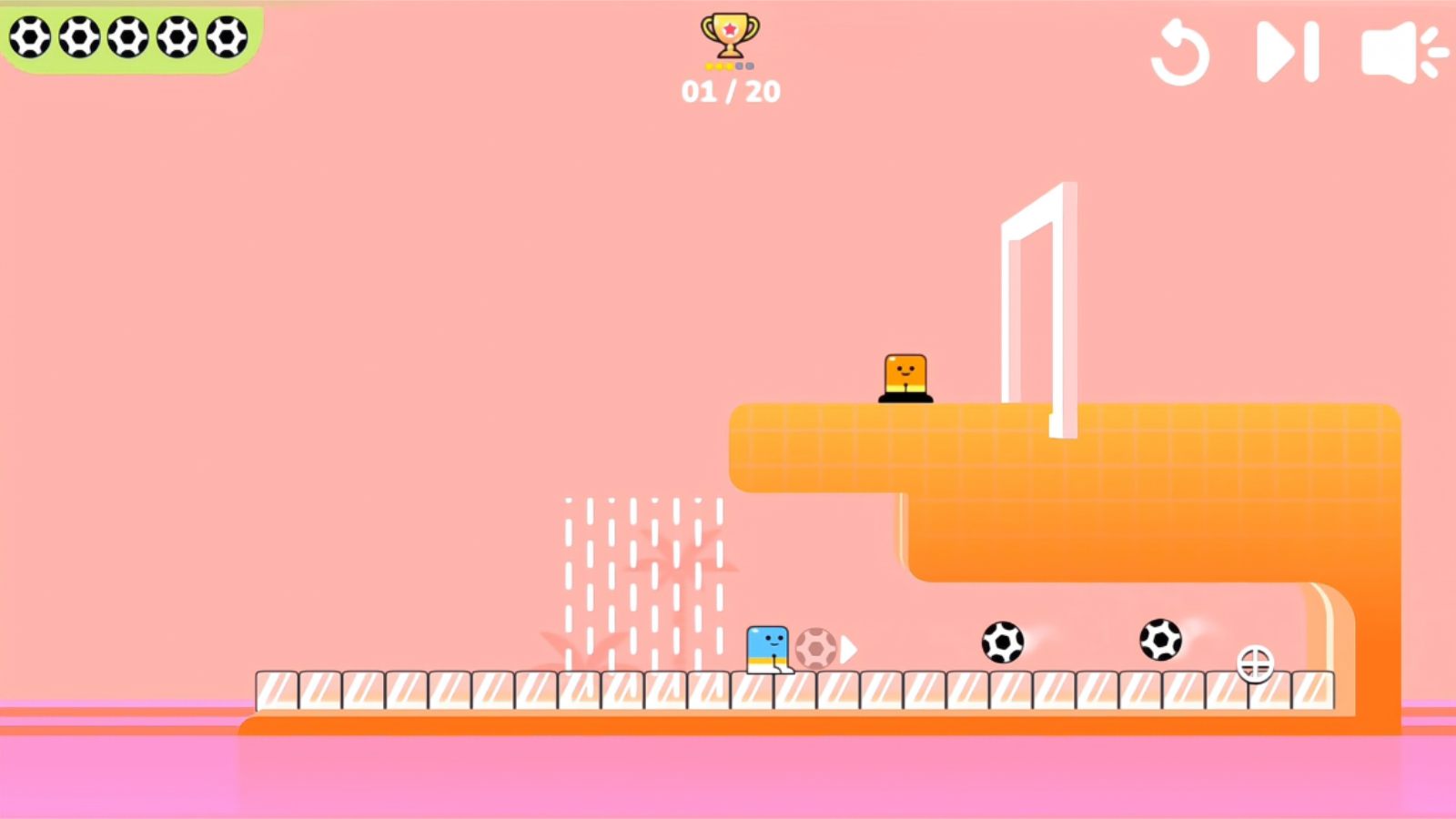Select the first soccer ball in the green counter

(x=32, y=38)
